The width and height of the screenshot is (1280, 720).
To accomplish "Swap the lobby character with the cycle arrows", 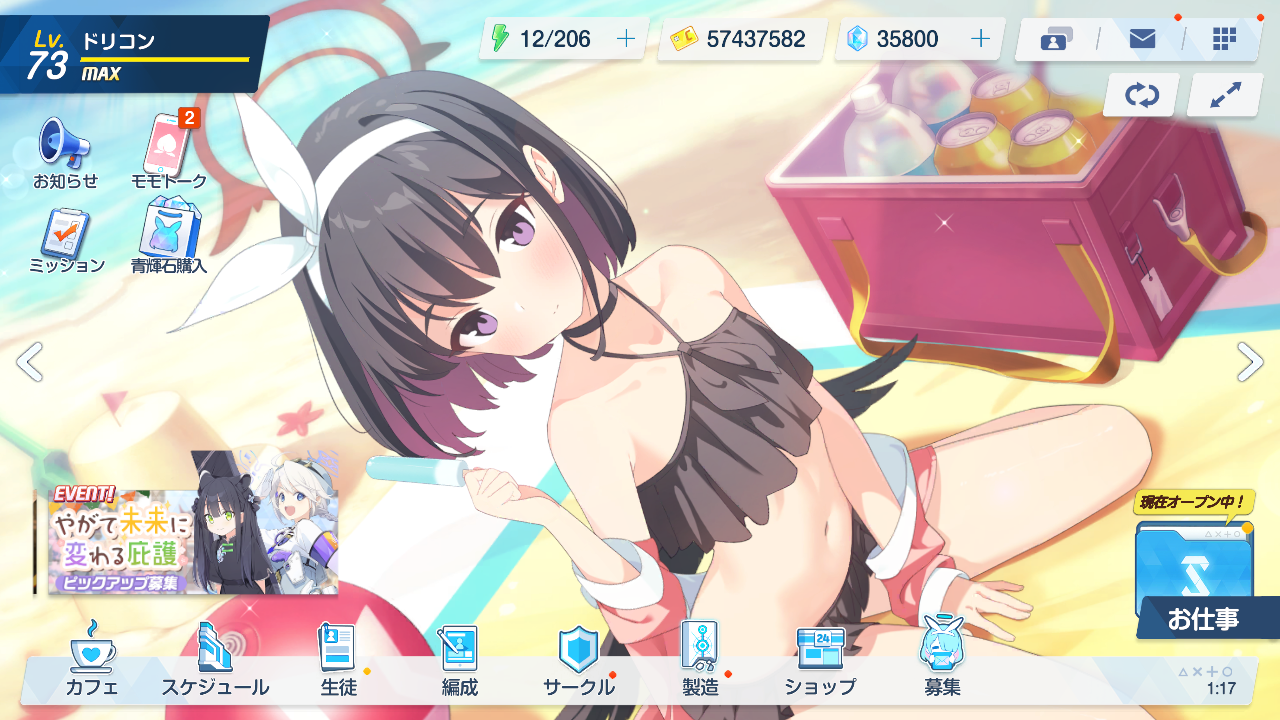I will (1141, 95).
